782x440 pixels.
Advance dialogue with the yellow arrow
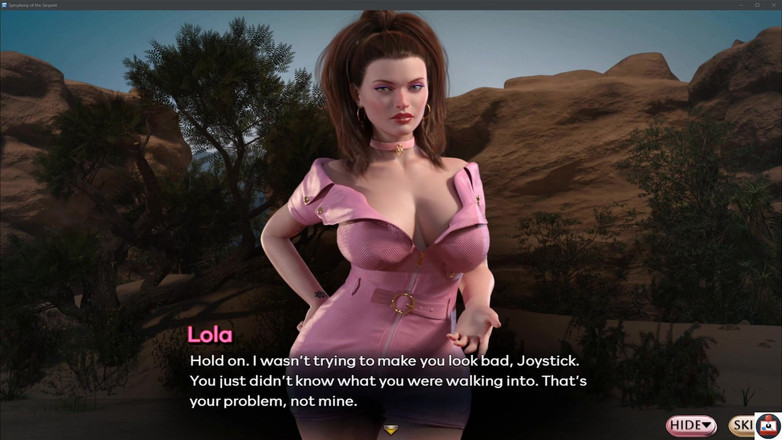click(391, 430)
